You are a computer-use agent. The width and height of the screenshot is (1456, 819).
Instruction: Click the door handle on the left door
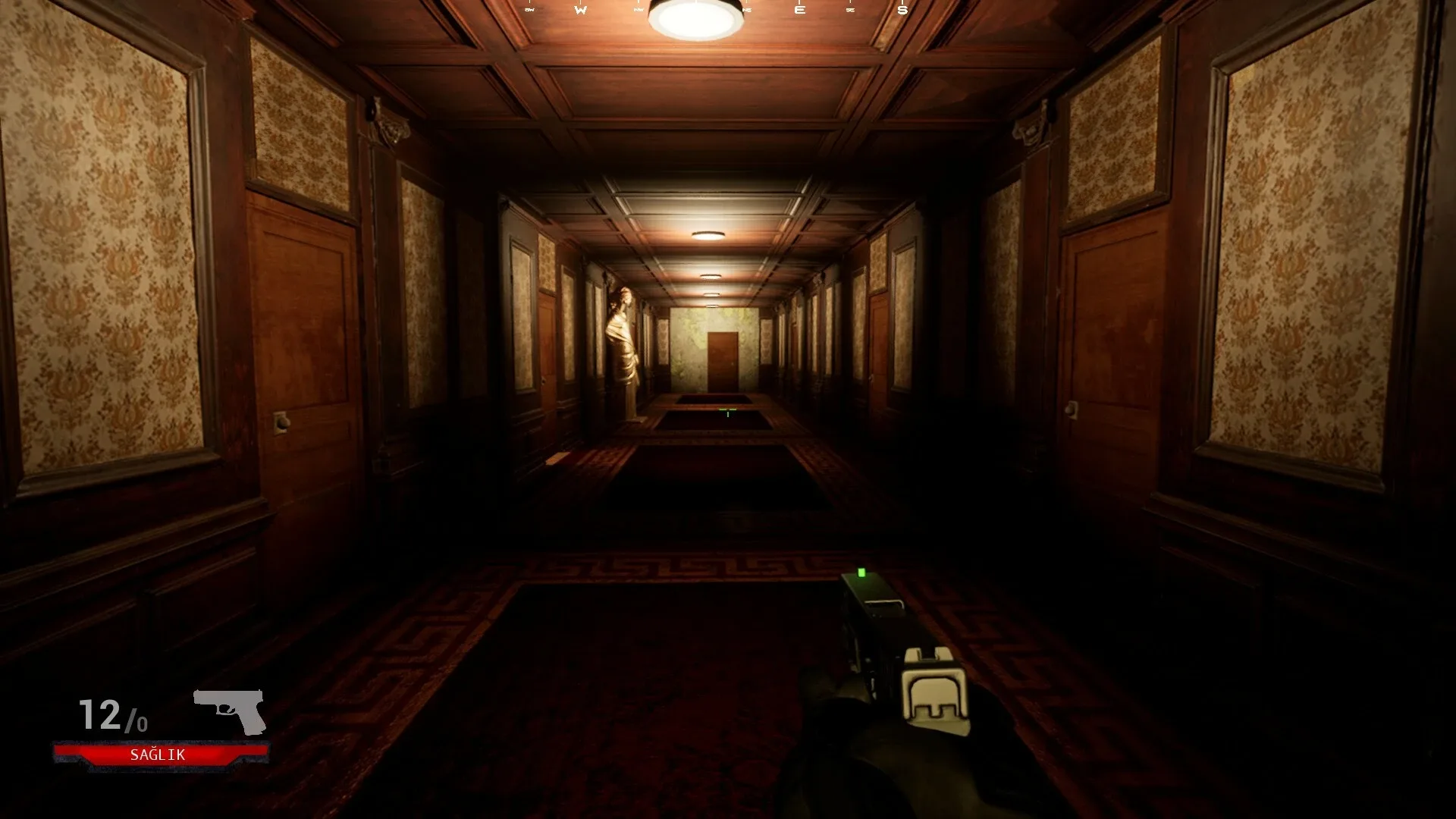pyautogui.click(x=282, y=423)
